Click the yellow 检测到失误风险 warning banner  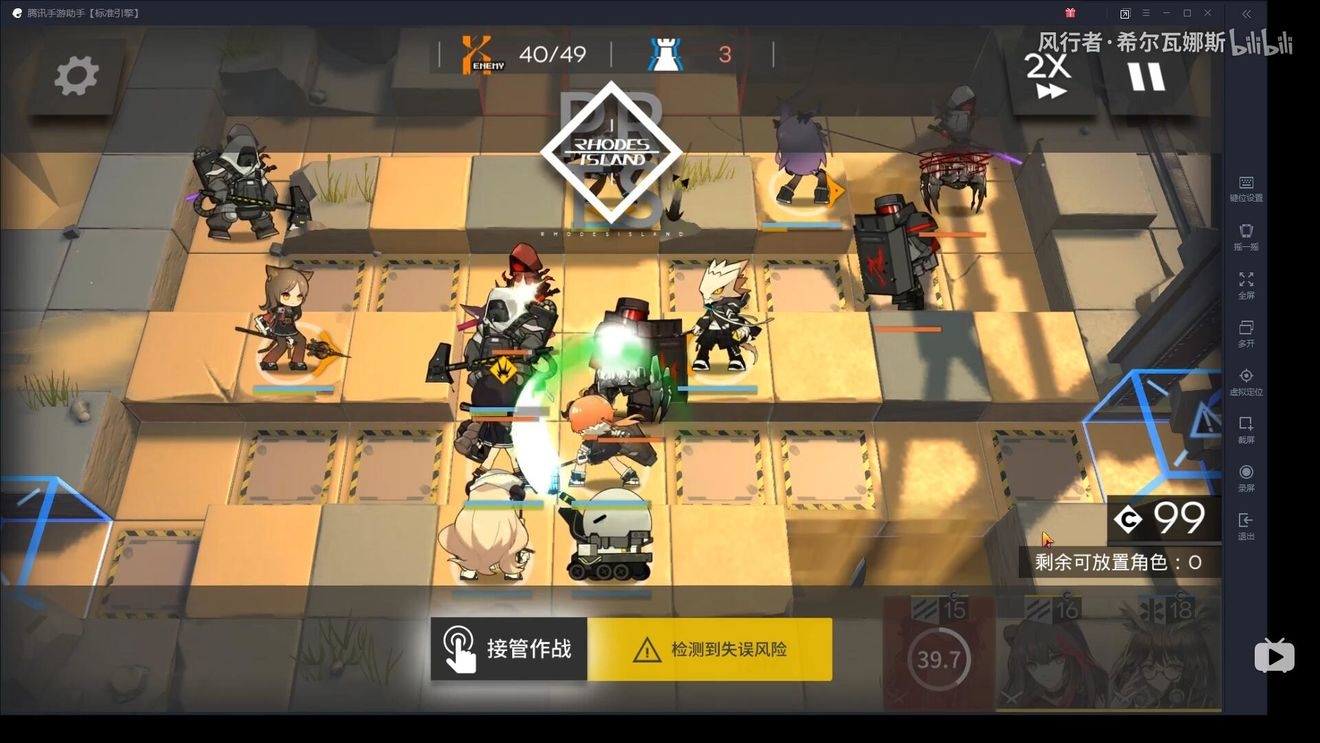[x=710, y=649]
